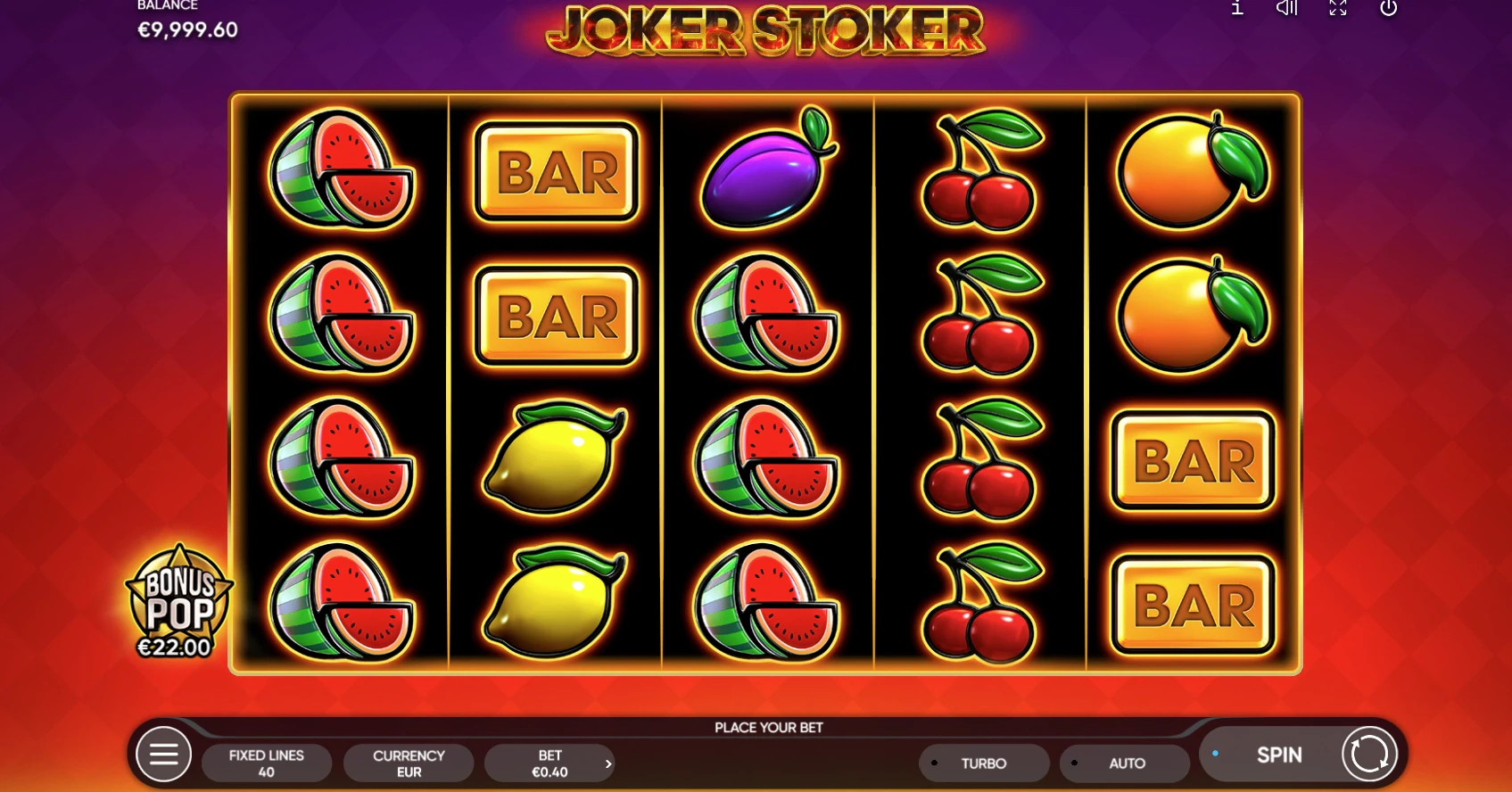Toggle Turbo mode
The height and width of the screenshot is (792, 1512).
tap(983, 763)
